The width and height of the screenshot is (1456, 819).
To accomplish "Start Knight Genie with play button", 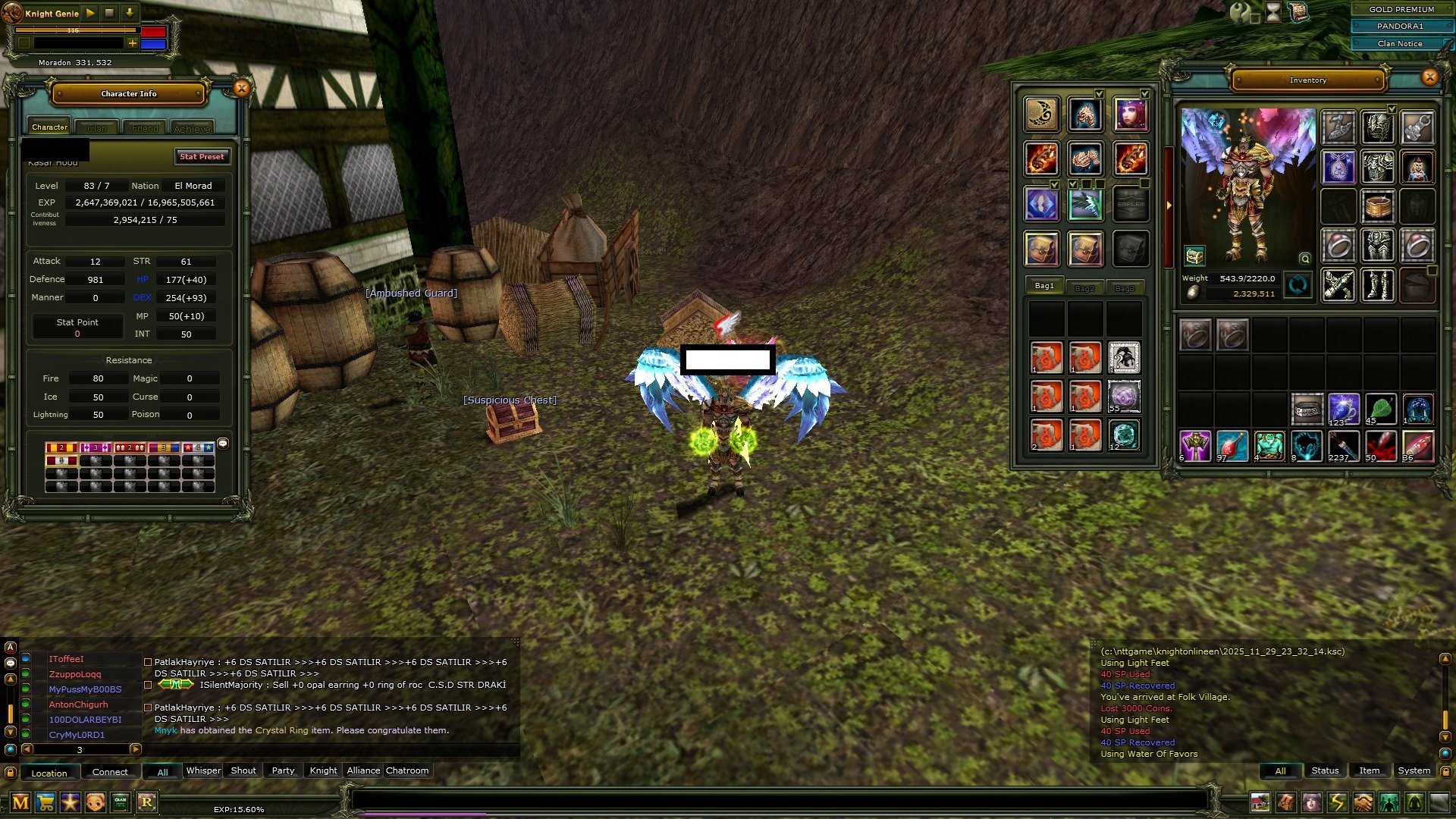I will 90,13.
